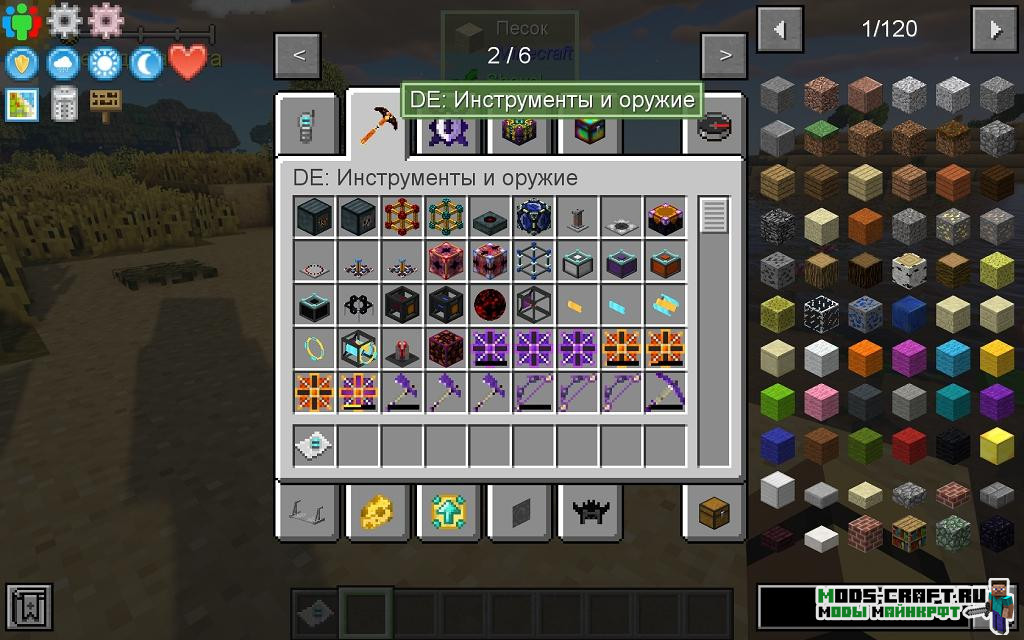1024x640 pixels.
Task: Click the creative inventory scrollbar handle
Action: tap(714, 215)
